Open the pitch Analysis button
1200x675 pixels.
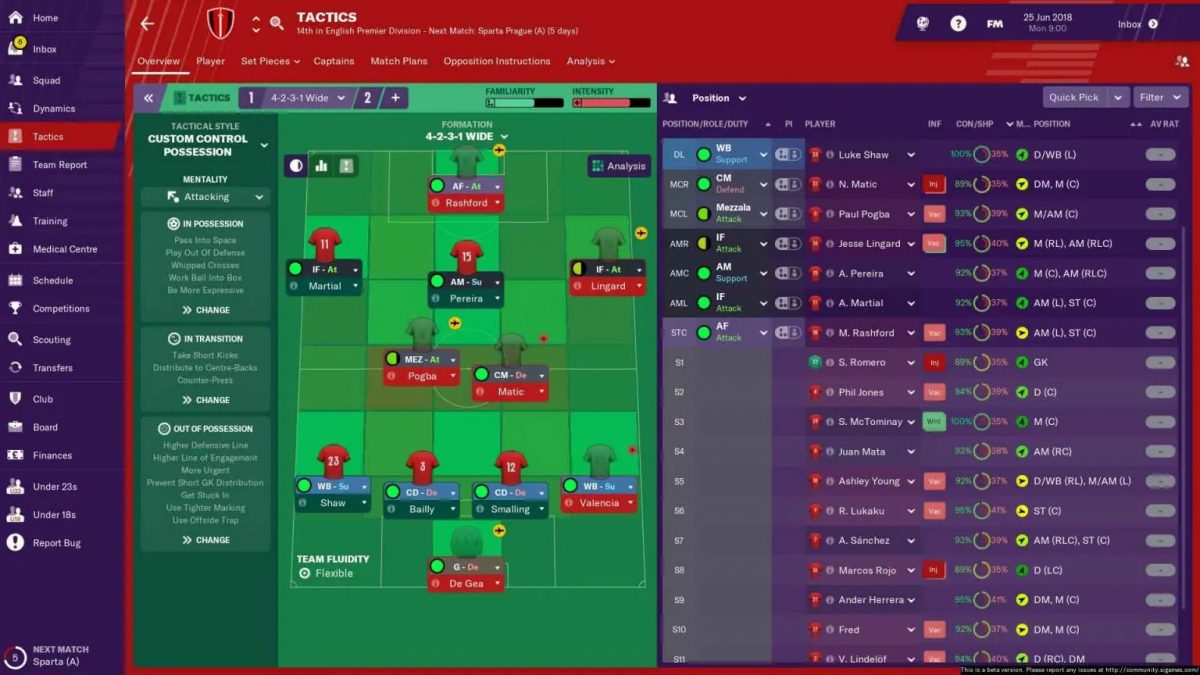pyautogui.click(x=619, y=166)
